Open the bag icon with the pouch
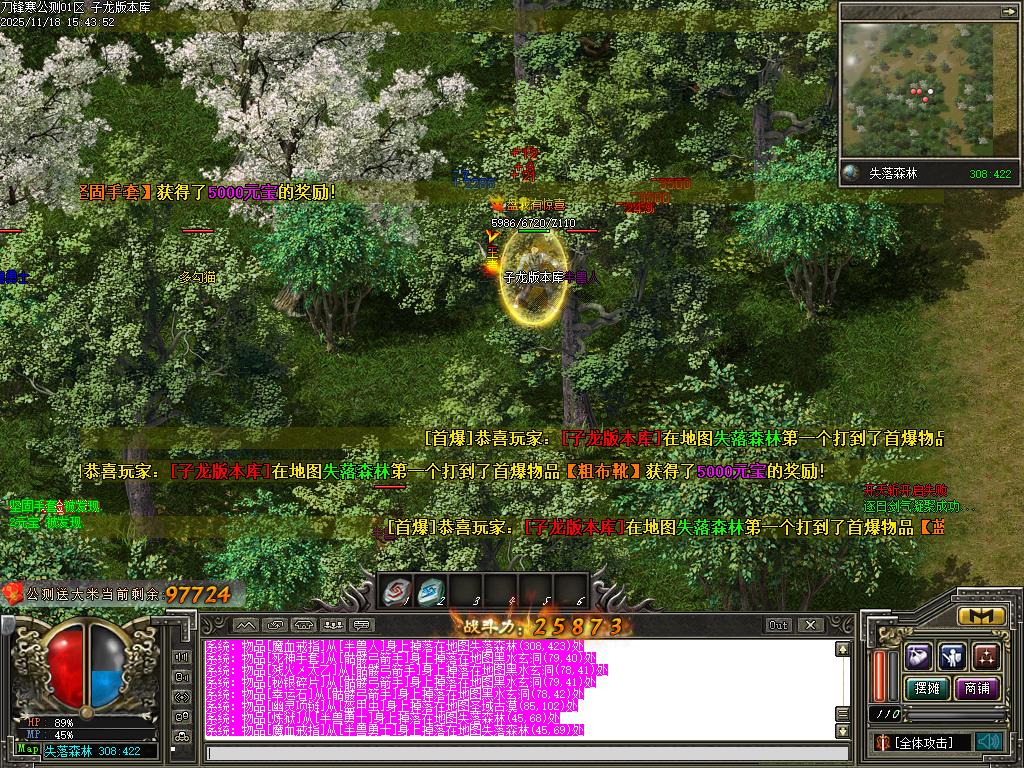The width and height of the screenshot is (1024, 768). coord(920,656)
